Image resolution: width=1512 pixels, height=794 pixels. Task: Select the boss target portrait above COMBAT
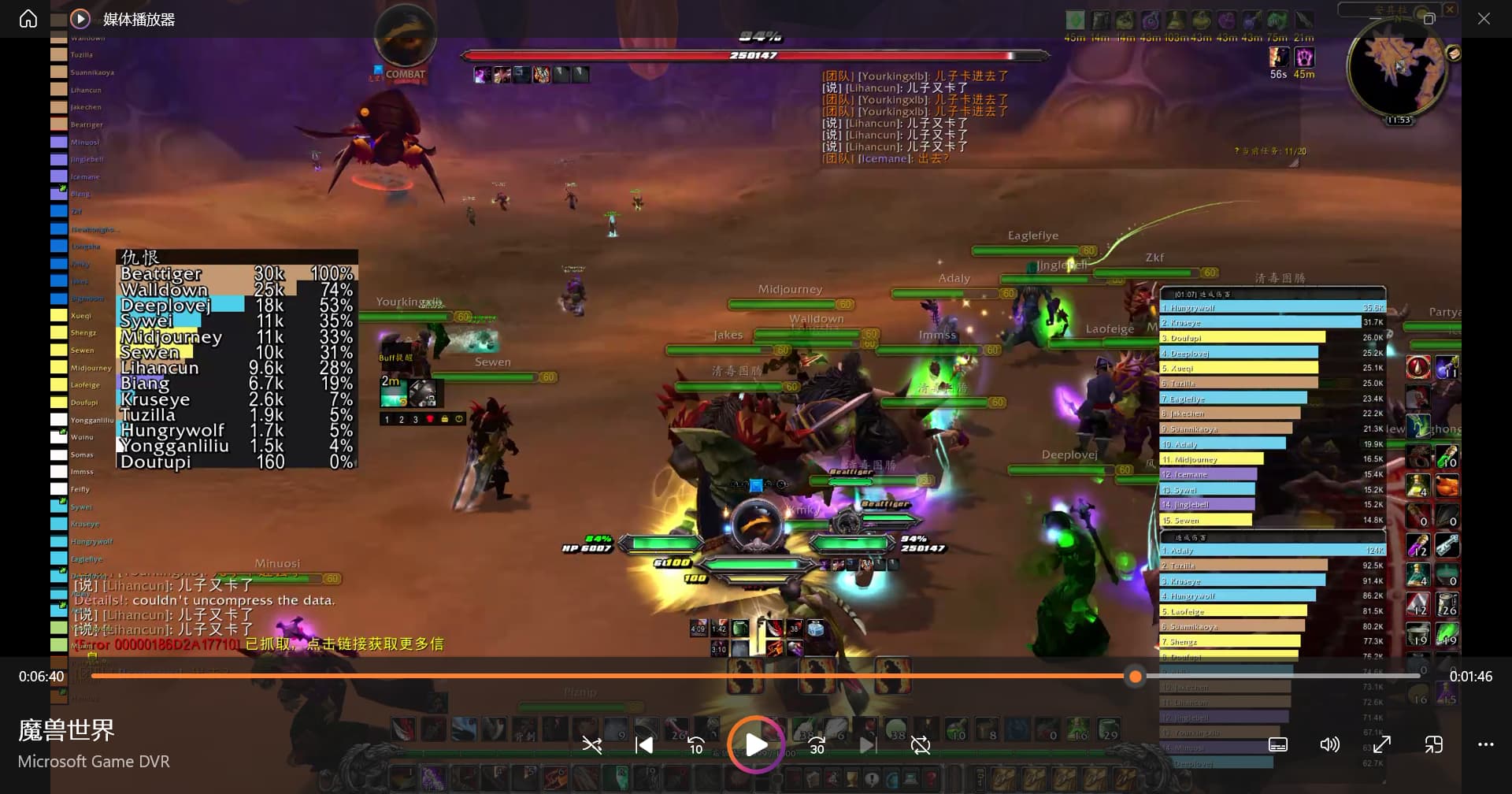click(405, 37)
